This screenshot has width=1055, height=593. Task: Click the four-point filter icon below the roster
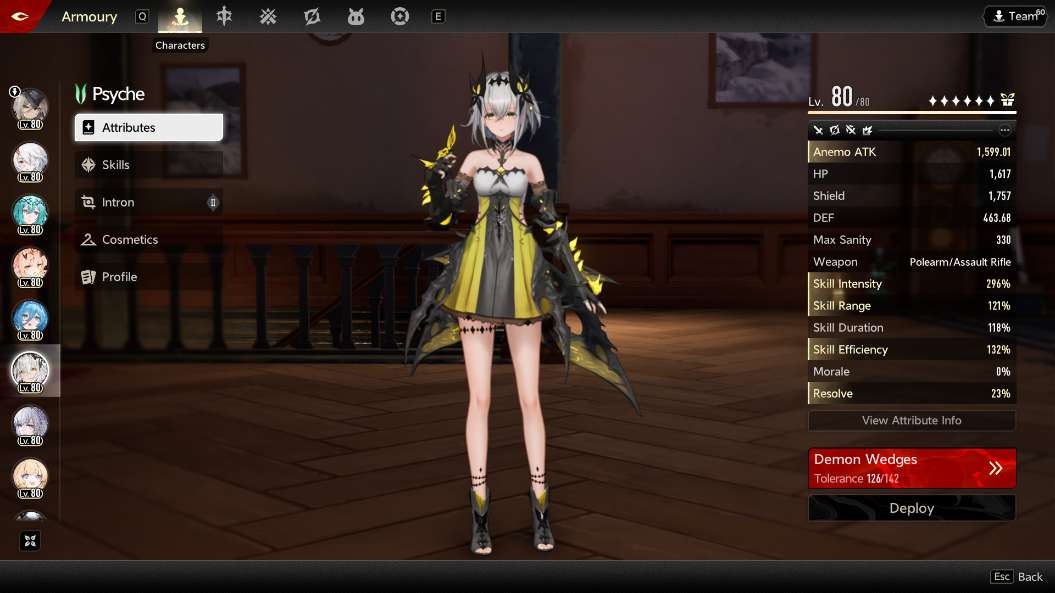tap(30, 541)
